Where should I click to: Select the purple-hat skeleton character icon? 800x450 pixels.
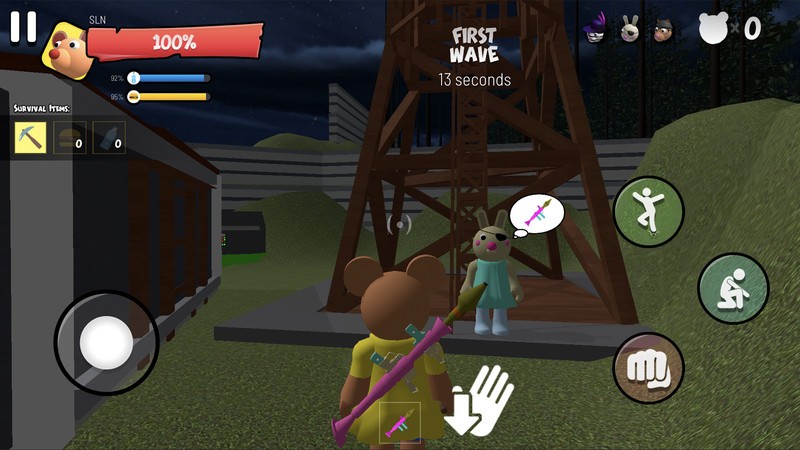599,29
